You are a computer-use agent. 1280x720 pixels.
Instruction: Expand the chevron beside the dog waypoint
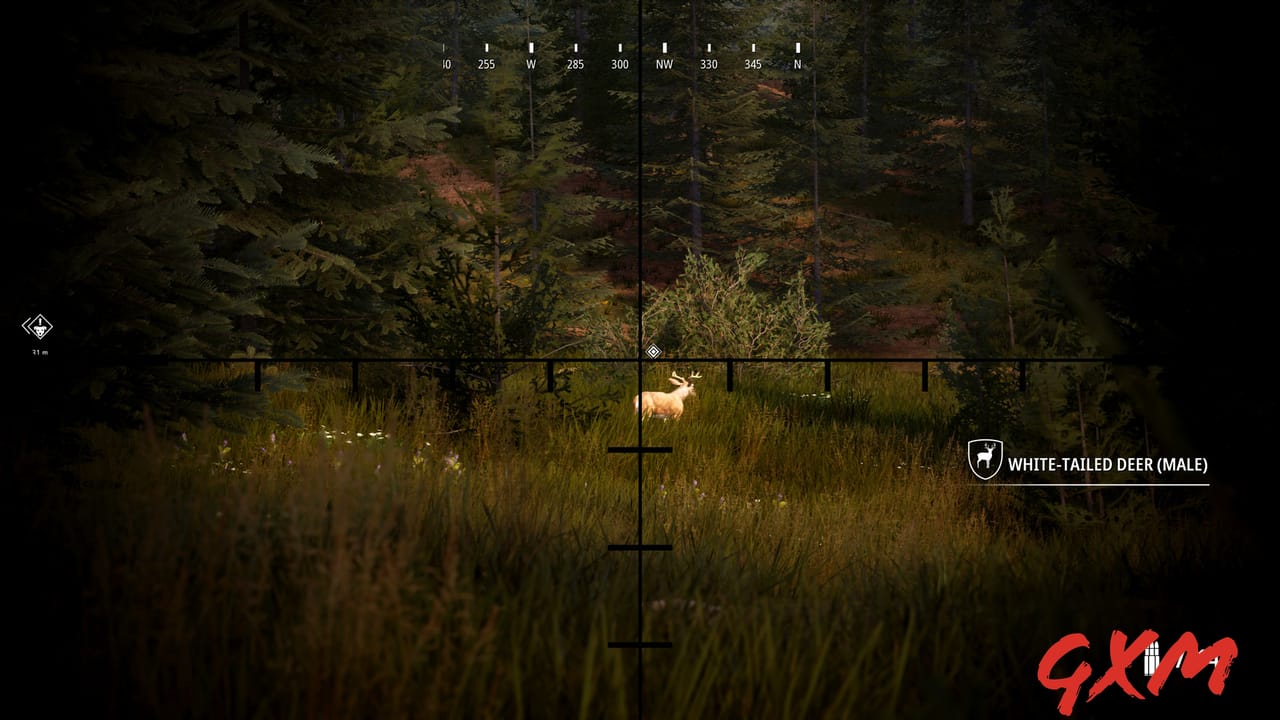click(26, 326)
